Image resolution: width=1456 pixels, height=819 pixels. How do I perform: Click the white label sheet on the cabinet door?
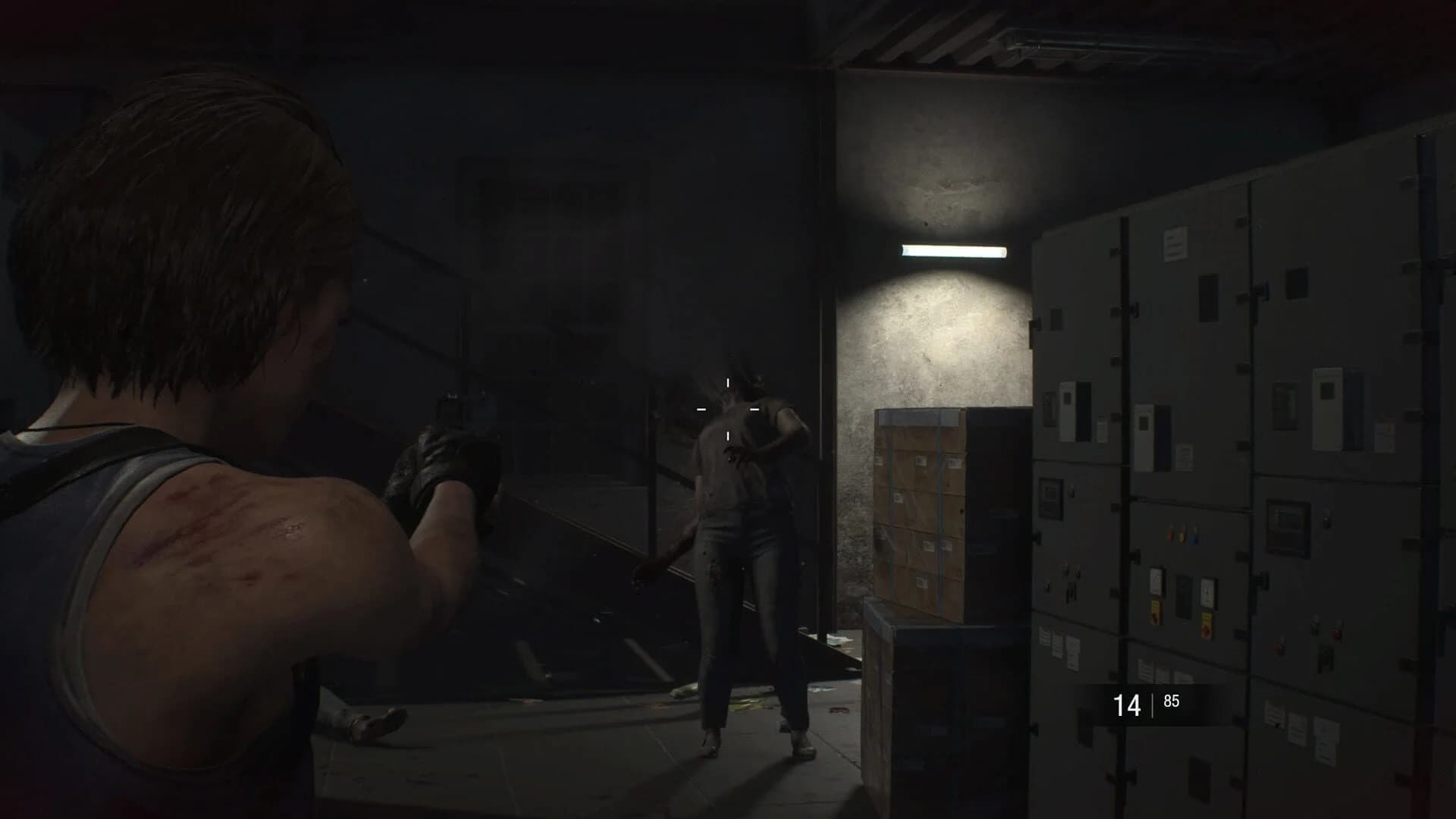(x=1176, y=244)
